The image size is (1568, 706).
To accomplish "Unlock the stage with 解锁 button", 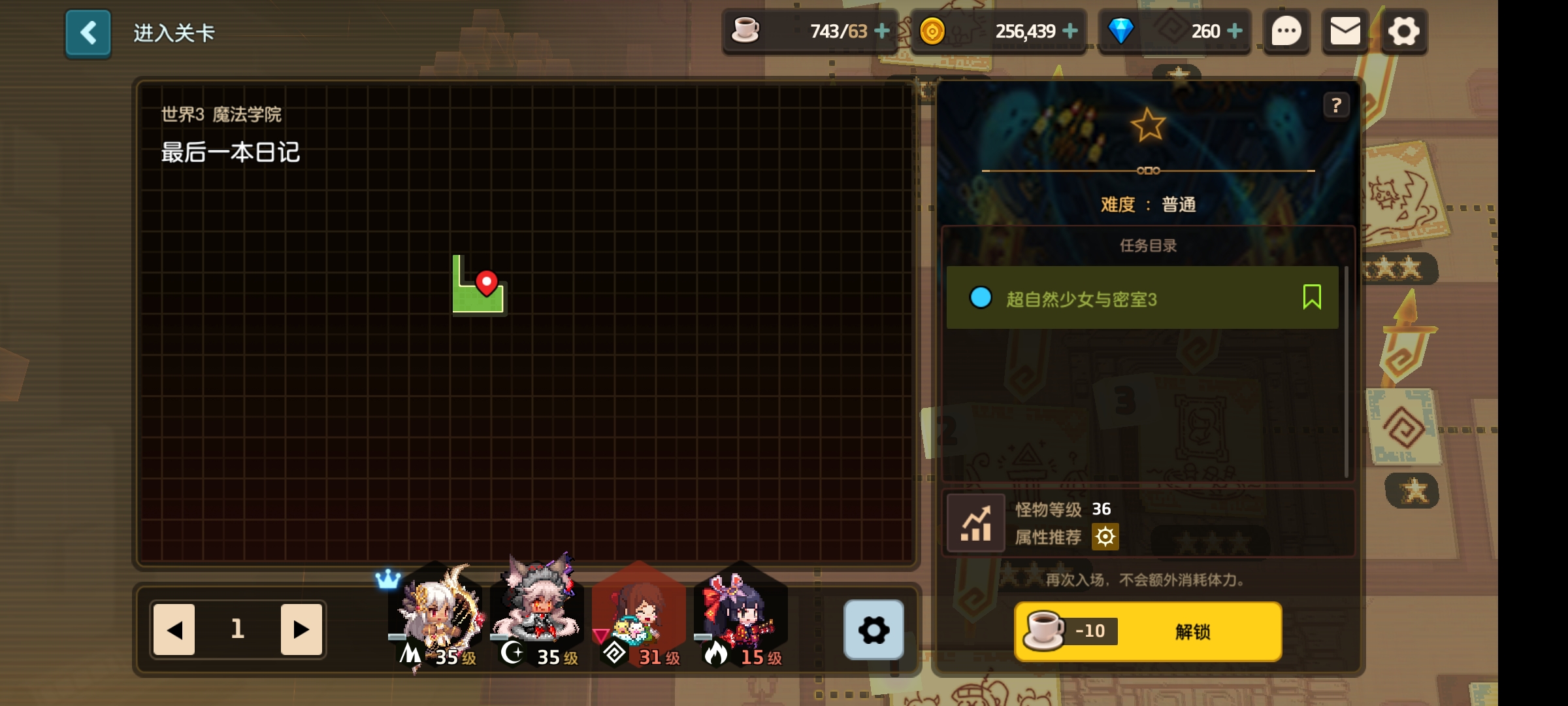I will 1148,631.
